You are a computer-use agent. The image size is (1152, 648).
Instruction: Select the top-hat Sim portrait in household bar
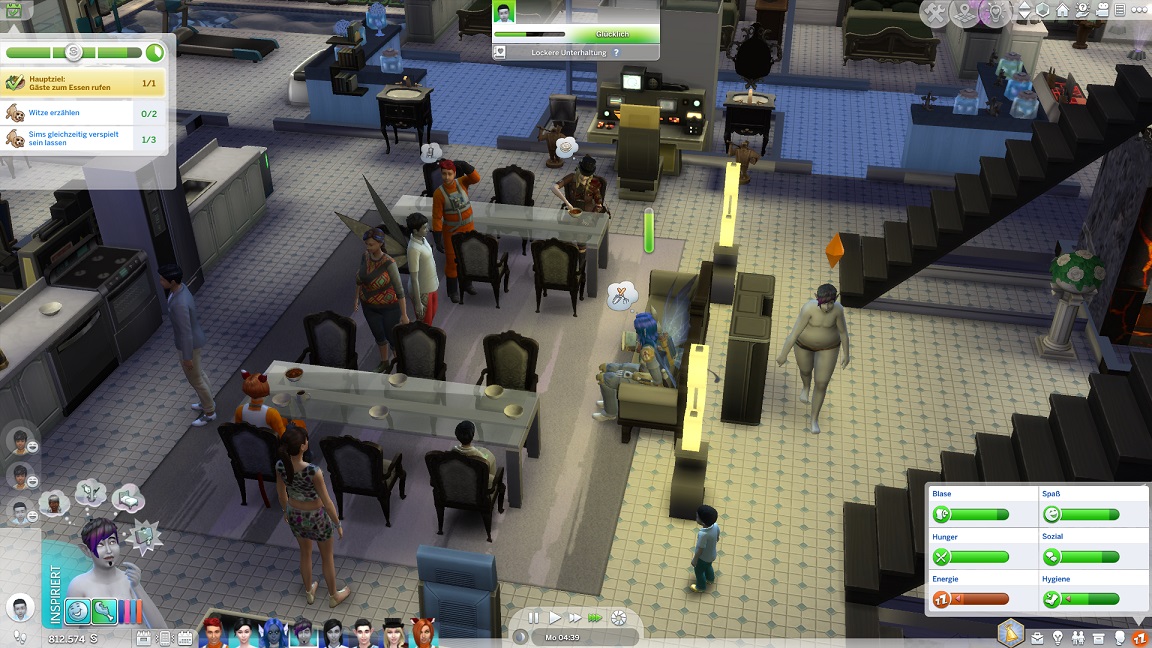click(x=392, y=633)
